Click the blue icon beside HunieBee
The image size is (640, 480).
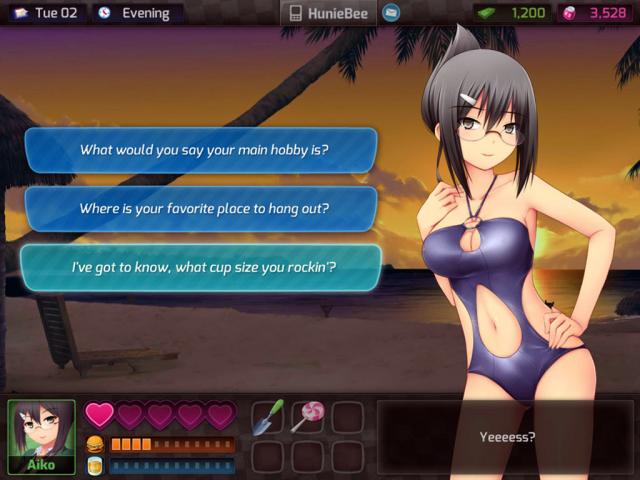click(x=391, y=13)
